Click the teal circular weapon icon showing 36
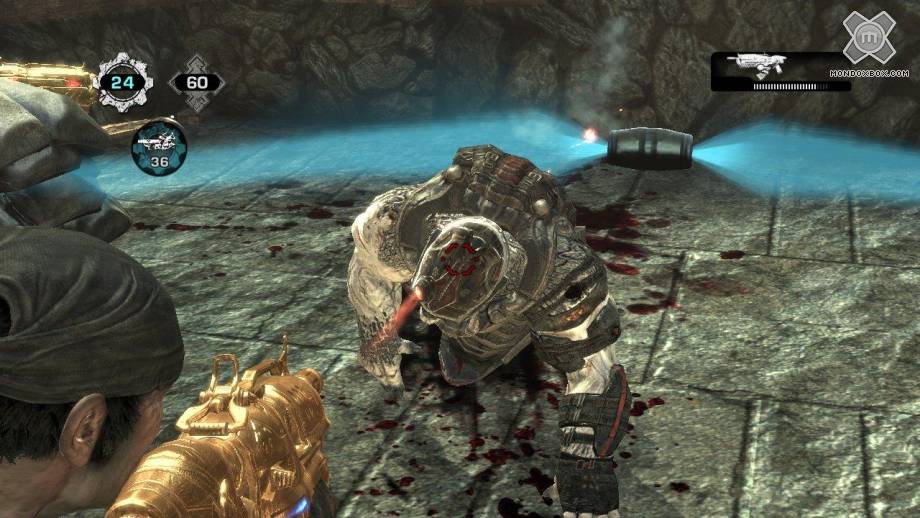 (159, 146)
